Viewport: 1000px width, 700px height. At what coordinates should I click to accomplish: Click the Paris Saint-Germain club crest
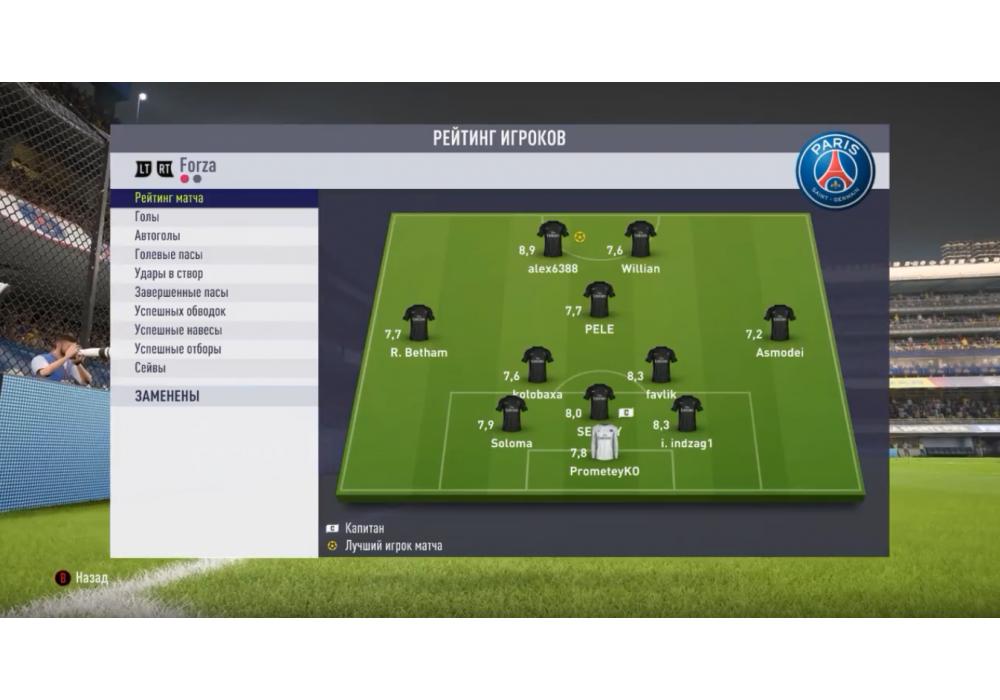pyautogui.click(x=835, y=171)
